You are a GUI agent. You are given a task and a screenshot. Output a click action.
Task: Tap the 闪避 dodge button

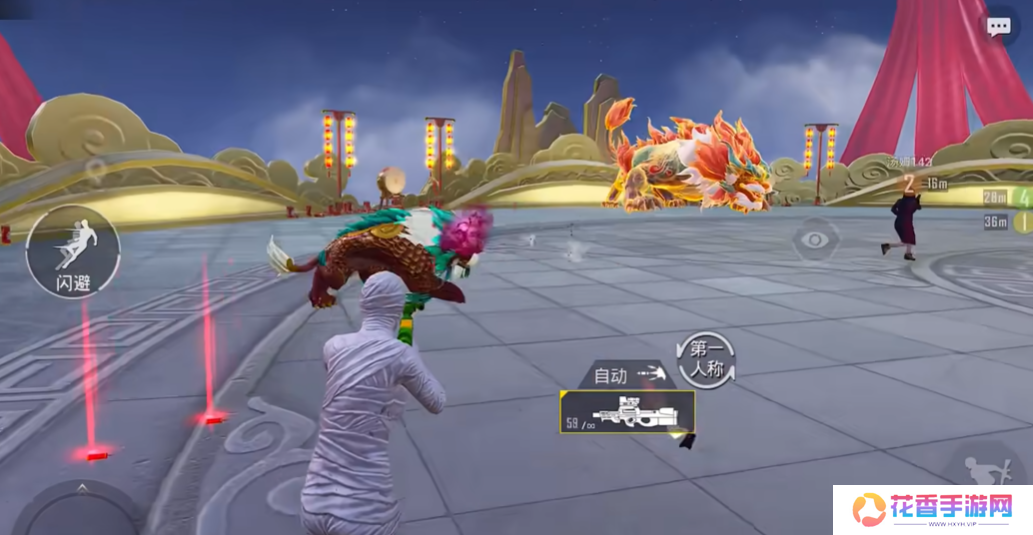pyautogui.click(x=73, y=251)
